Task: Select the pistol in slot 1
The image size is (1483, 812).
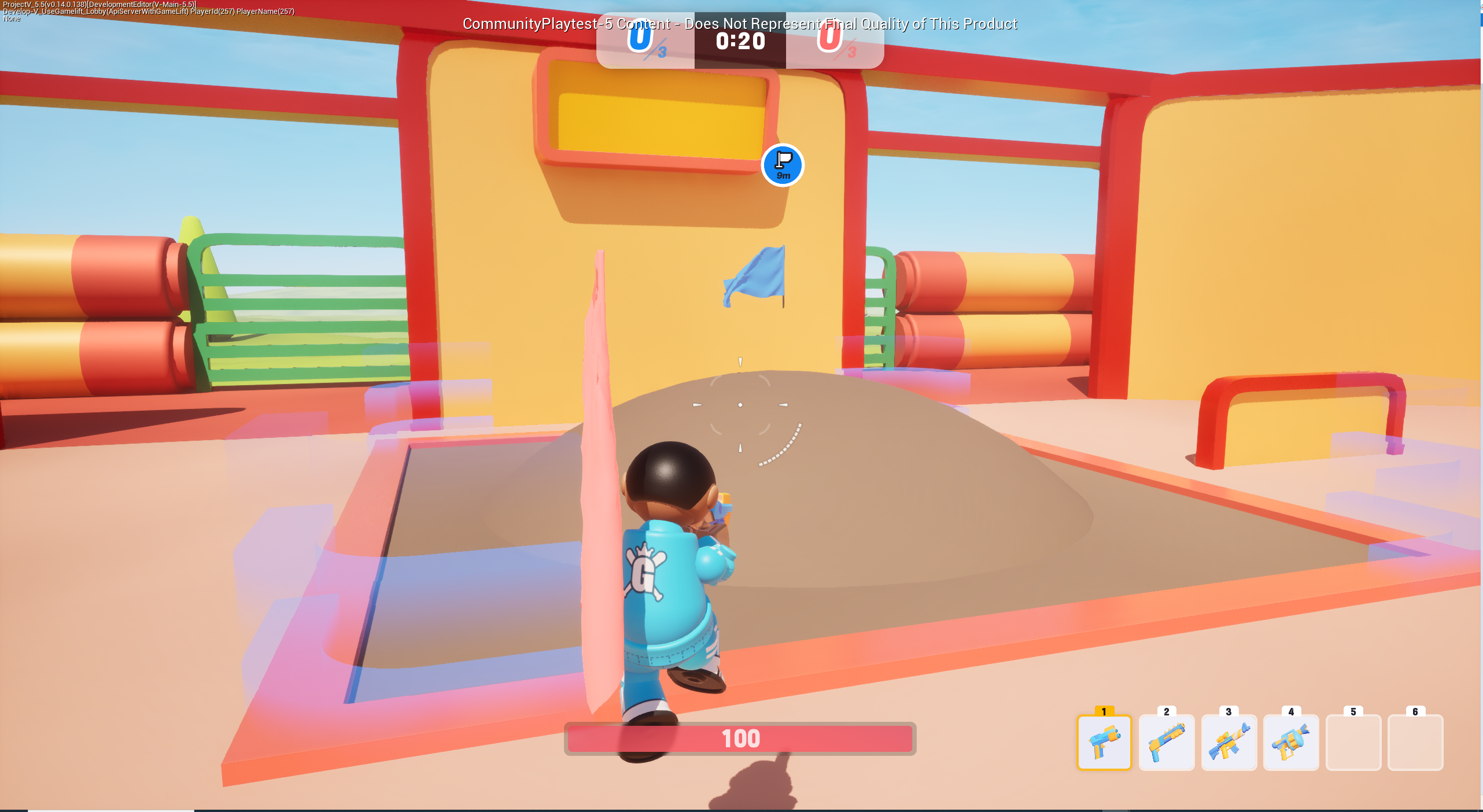Action: [1104, 743]
